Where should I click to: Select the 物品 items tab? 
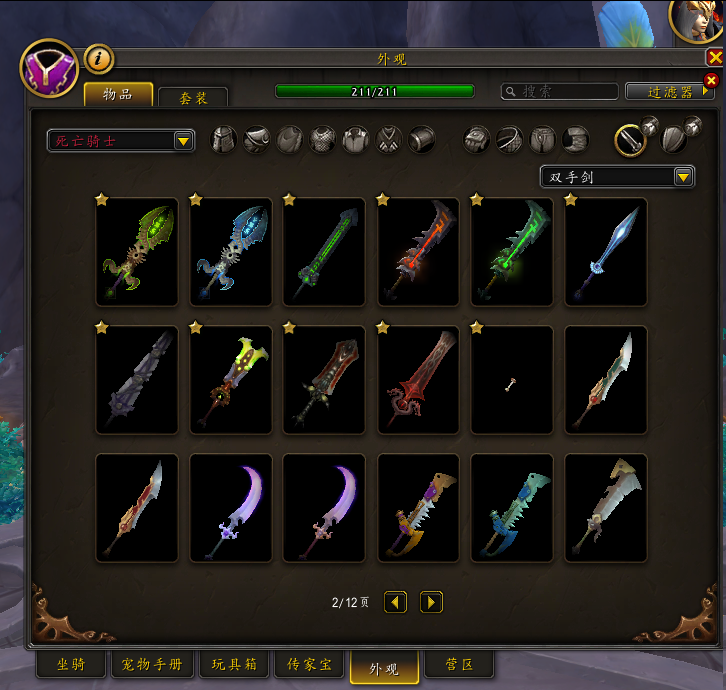(118, 94)
